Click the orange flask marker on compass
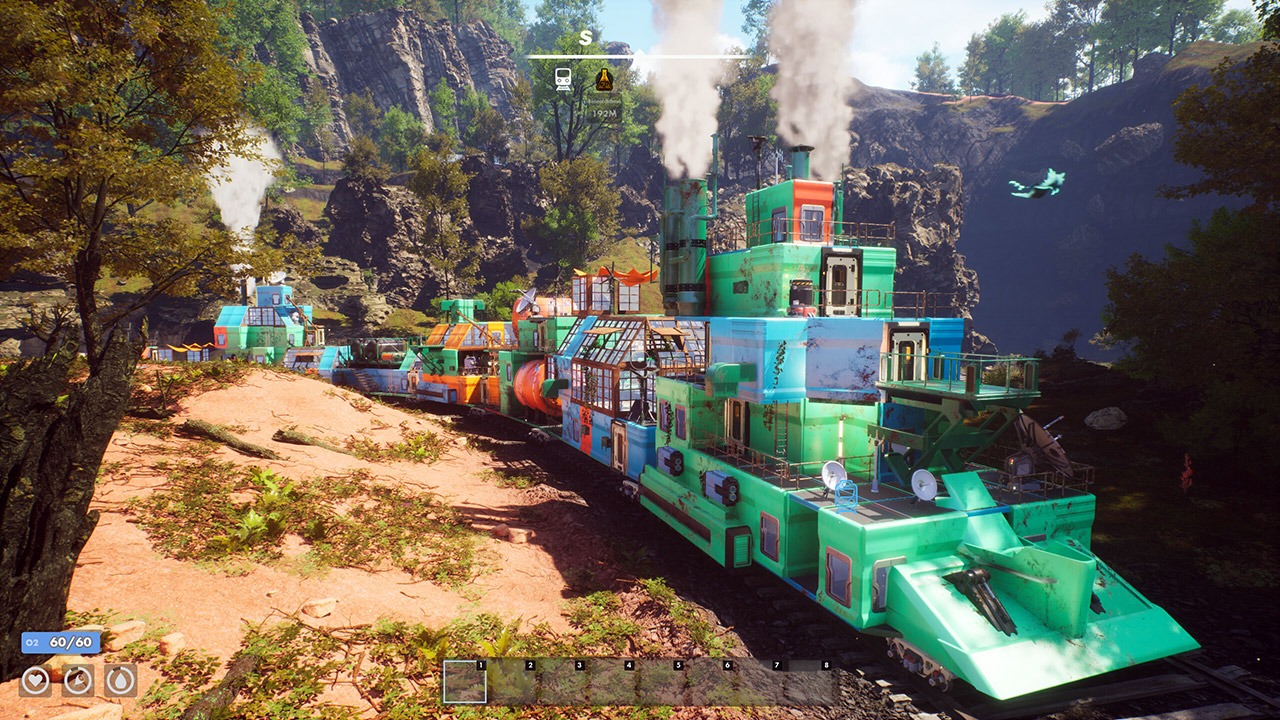The width and height of the screenshot is (1280, 720). point(604,79)
